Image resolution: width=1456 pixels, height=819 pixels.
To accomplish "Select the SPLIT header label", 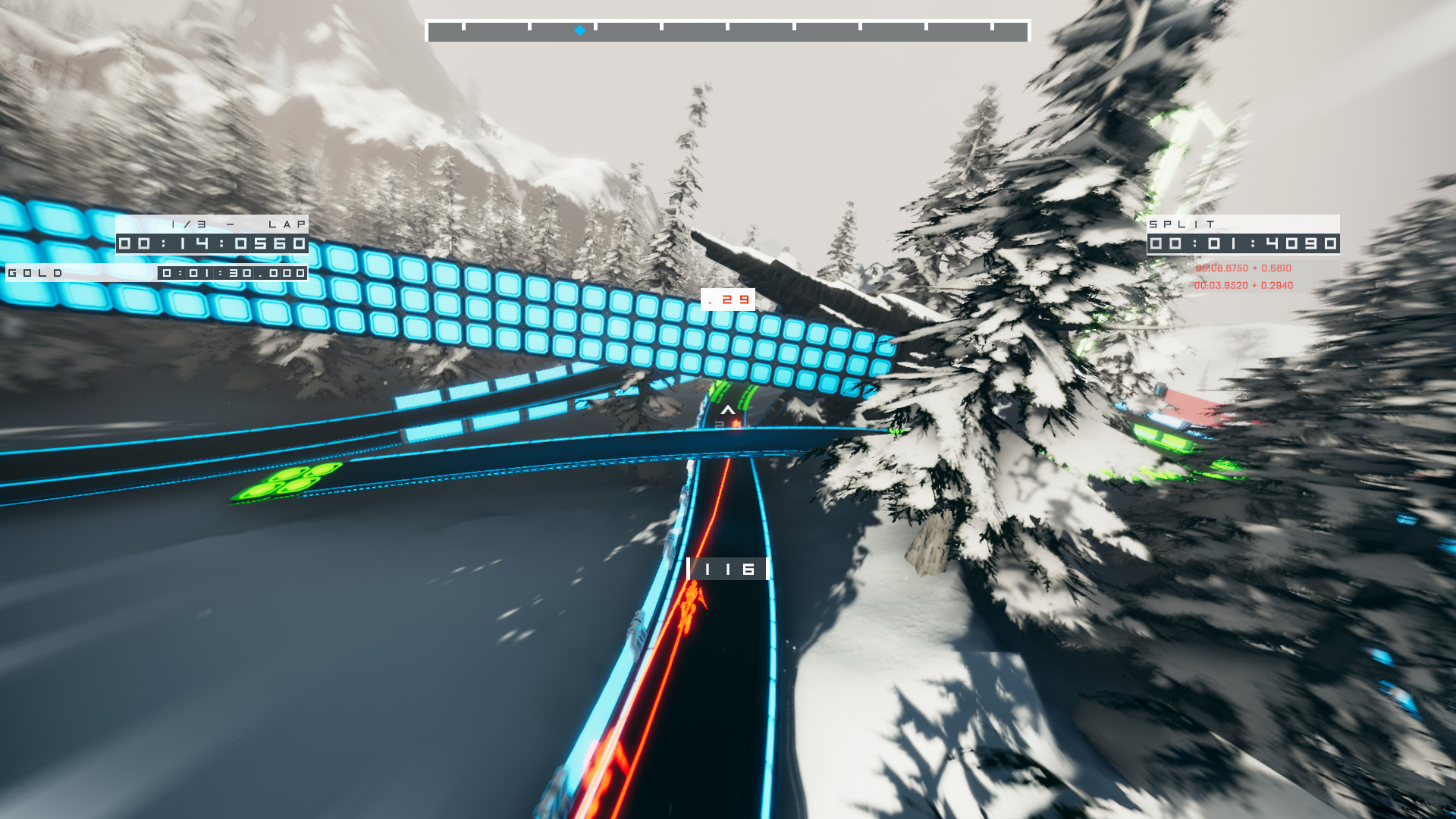I will coord(1181,224).
